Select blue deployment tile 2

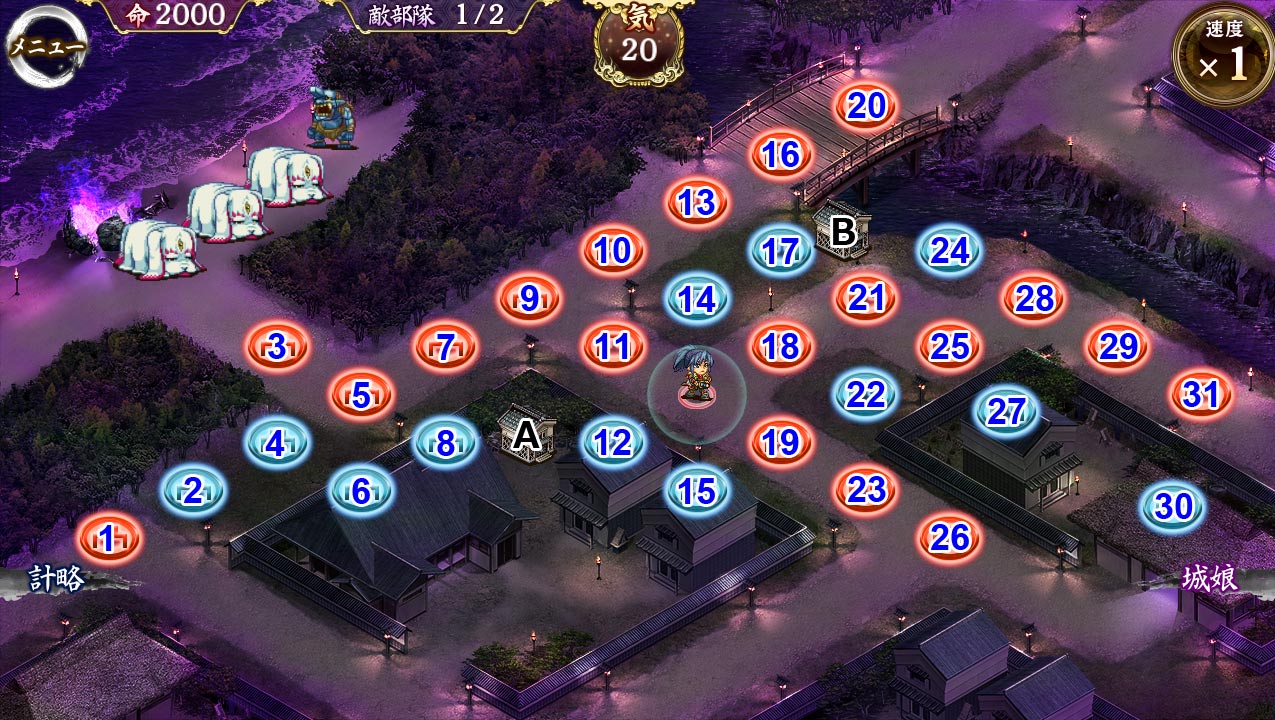pyautogui.click(x=193, y=490)
